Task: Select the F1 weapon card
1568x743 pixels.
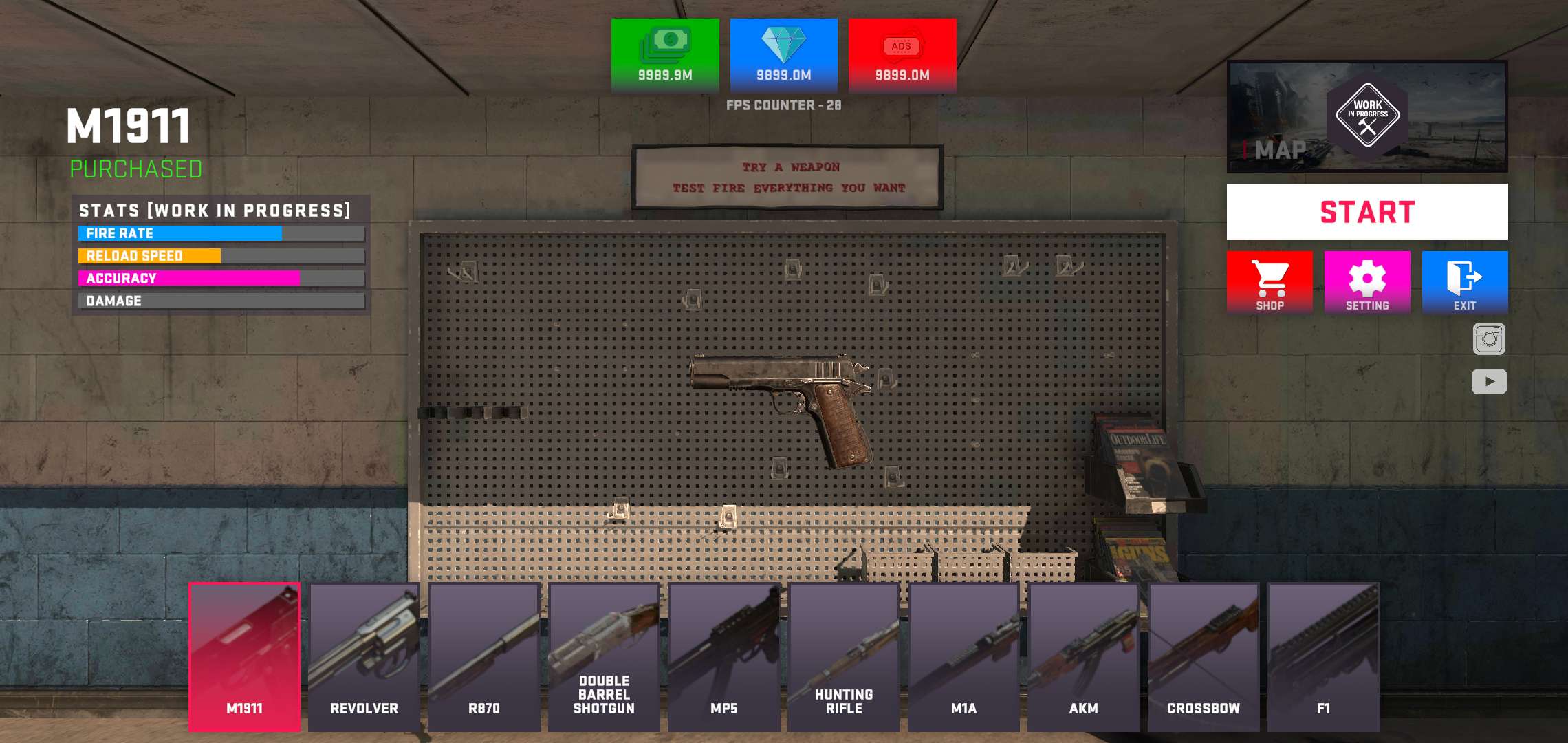Action: 1323,657
